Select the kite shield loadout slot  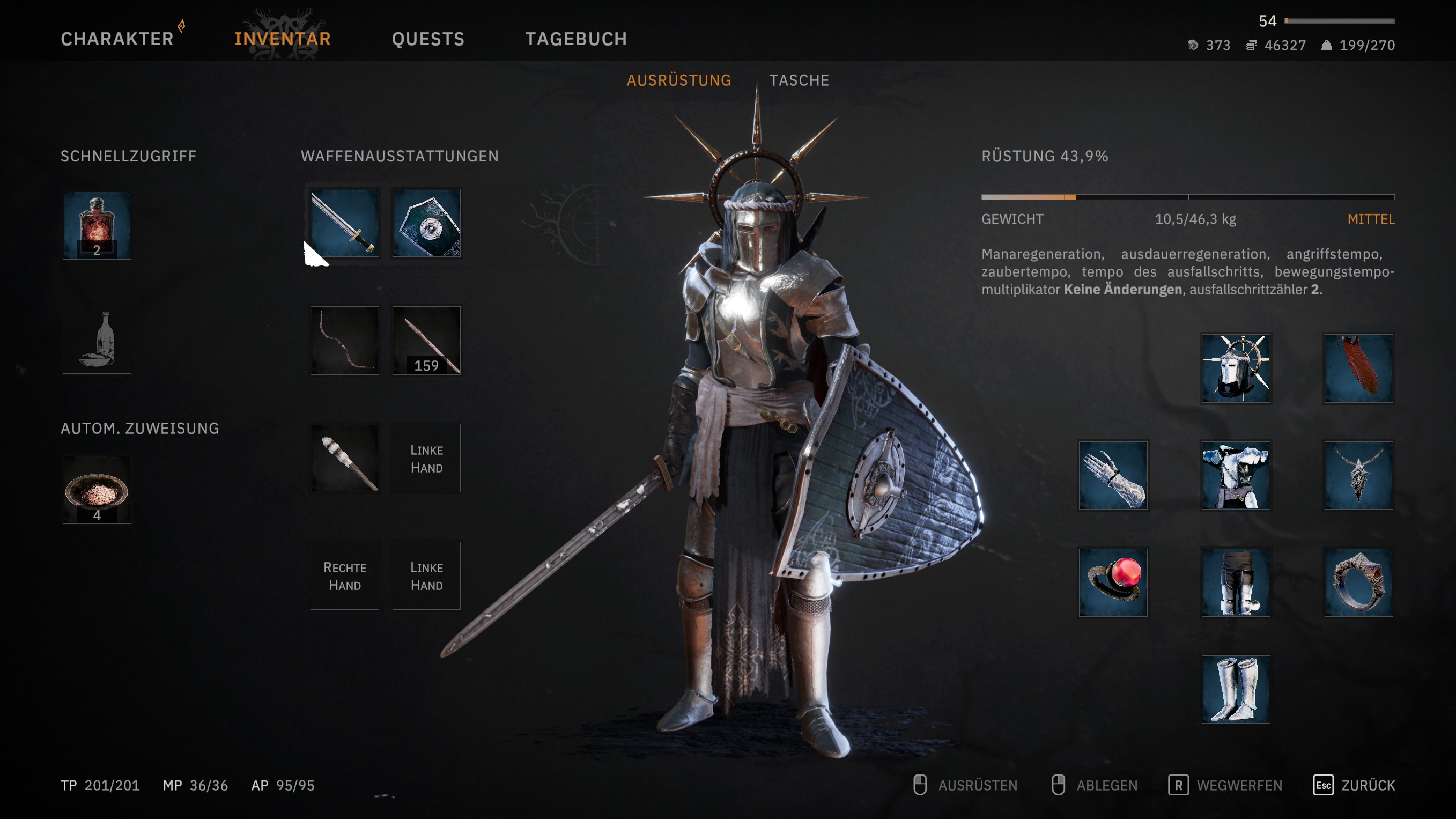coord(426,223)
